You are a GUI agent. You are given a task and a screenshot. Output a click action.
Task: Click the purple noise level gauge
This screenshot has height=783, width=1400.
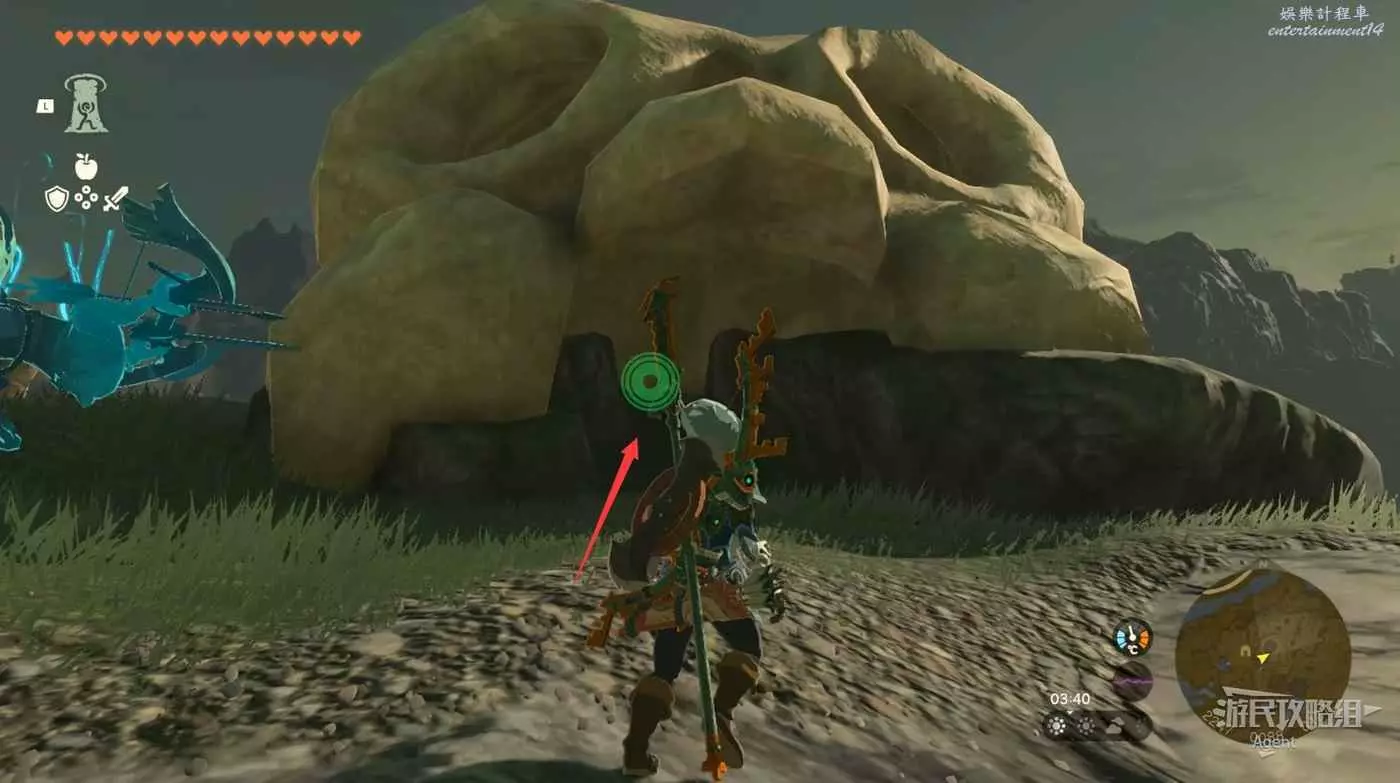(x=1133, y=681)
